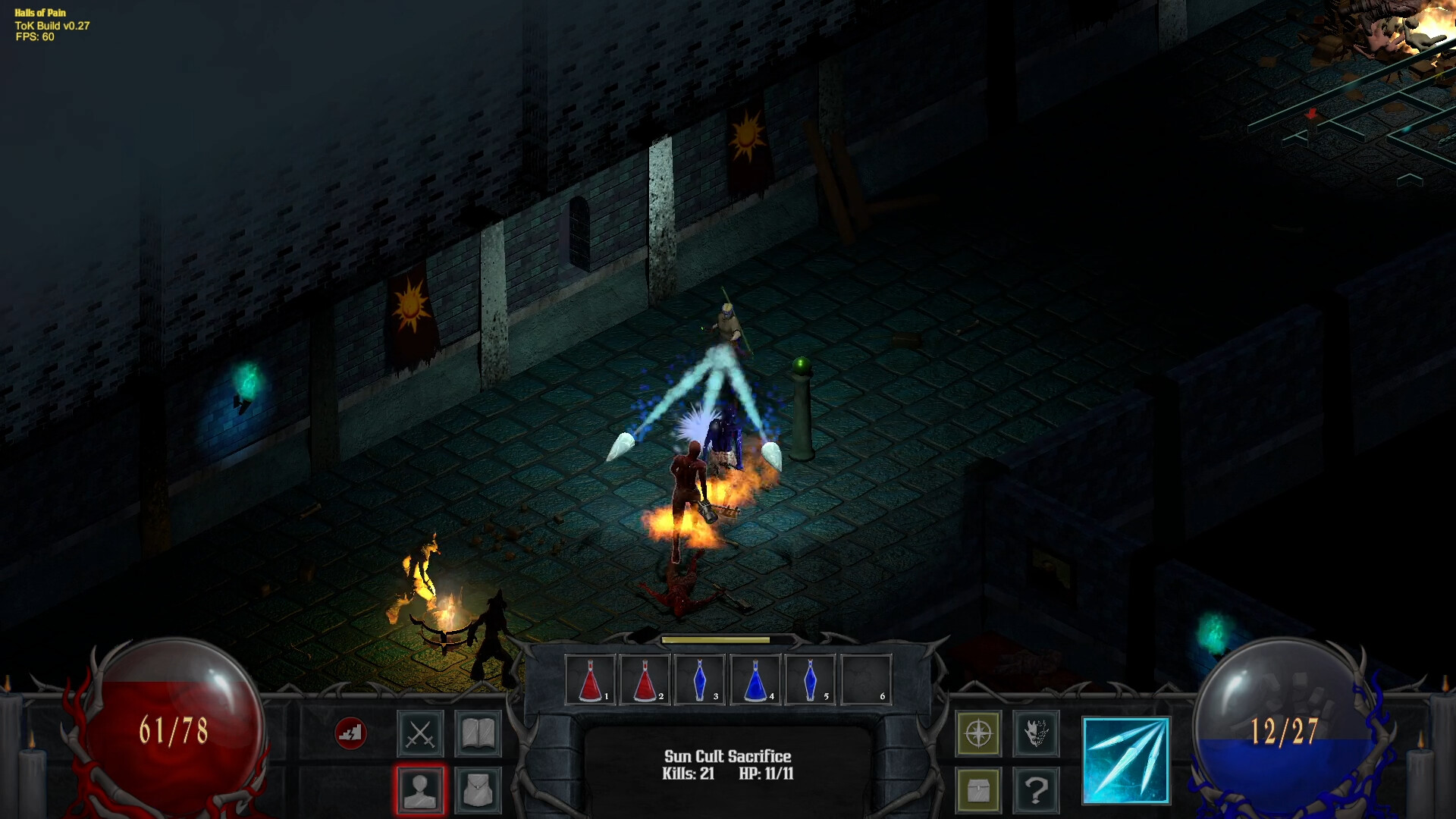The width and height of the screenshot is (1456, 819).
Task: Click the question mark help icon
Action: click(x=1037, y=791)
